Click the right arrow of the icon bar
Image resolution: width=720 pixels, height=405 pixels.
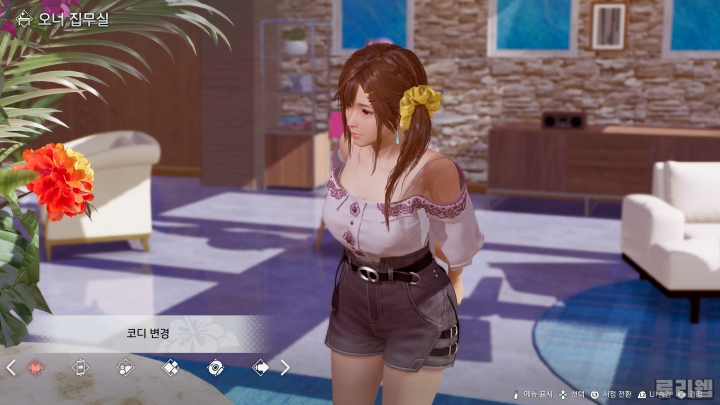click(x=285, y=367)
